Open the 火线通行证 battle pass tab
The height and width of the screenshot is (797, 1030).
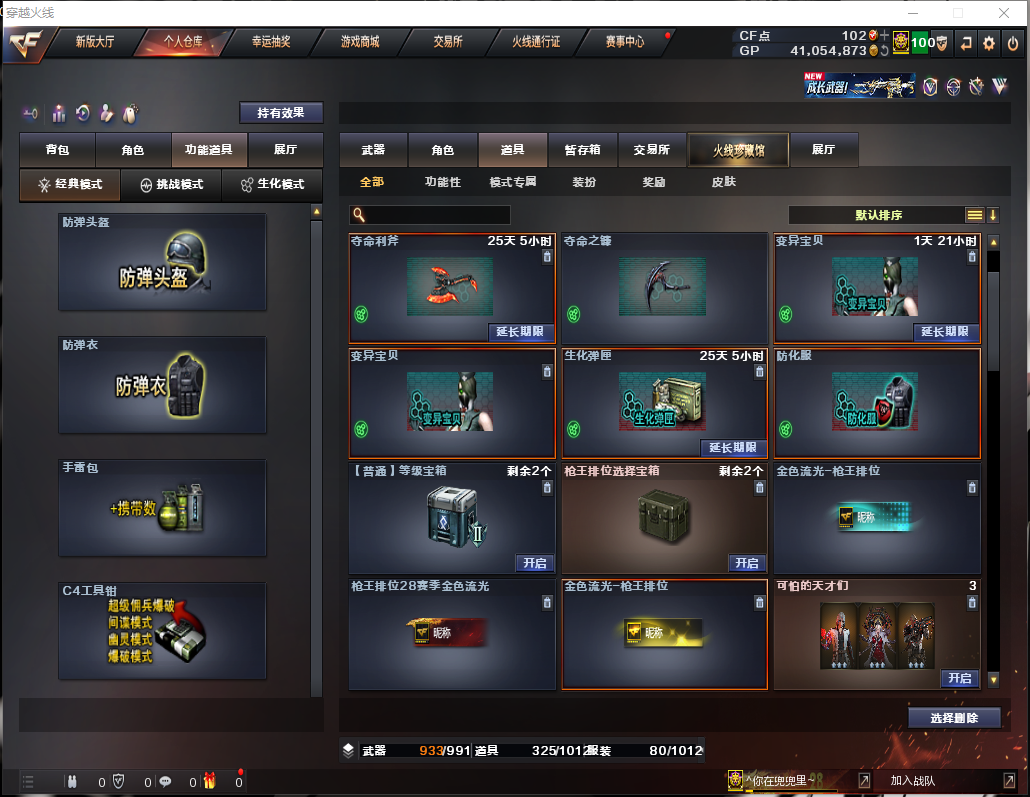(x=536, y=42)
